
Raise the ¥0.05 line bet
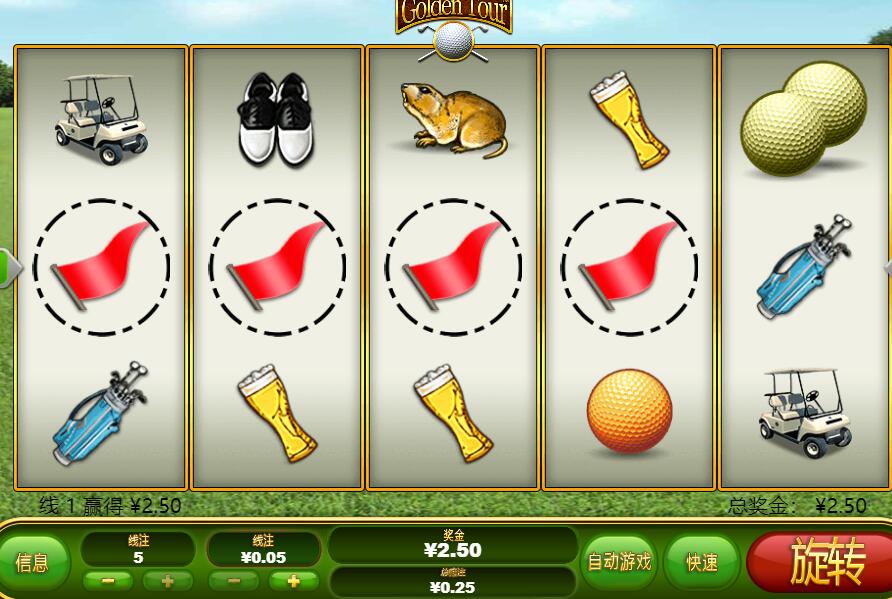click(x=293, y=581)
